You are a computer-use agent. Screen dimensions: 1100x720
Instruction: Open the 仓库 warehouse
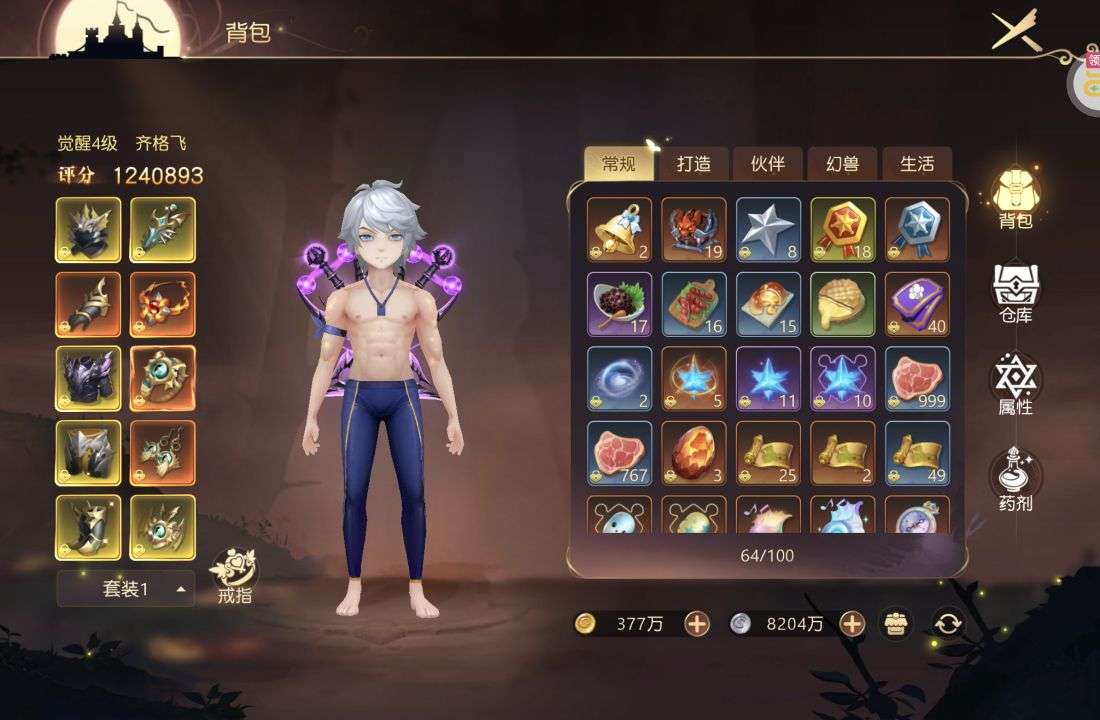point(1015,293)
